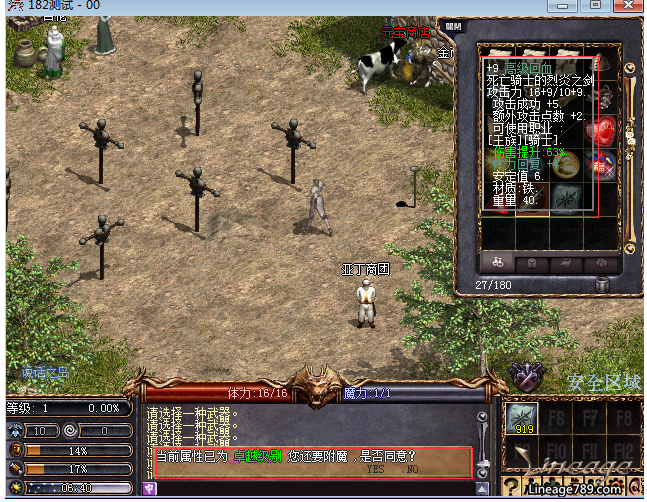Choose YES in the enchant confirmation prompt
647x502 pixels.
[375, 468]
